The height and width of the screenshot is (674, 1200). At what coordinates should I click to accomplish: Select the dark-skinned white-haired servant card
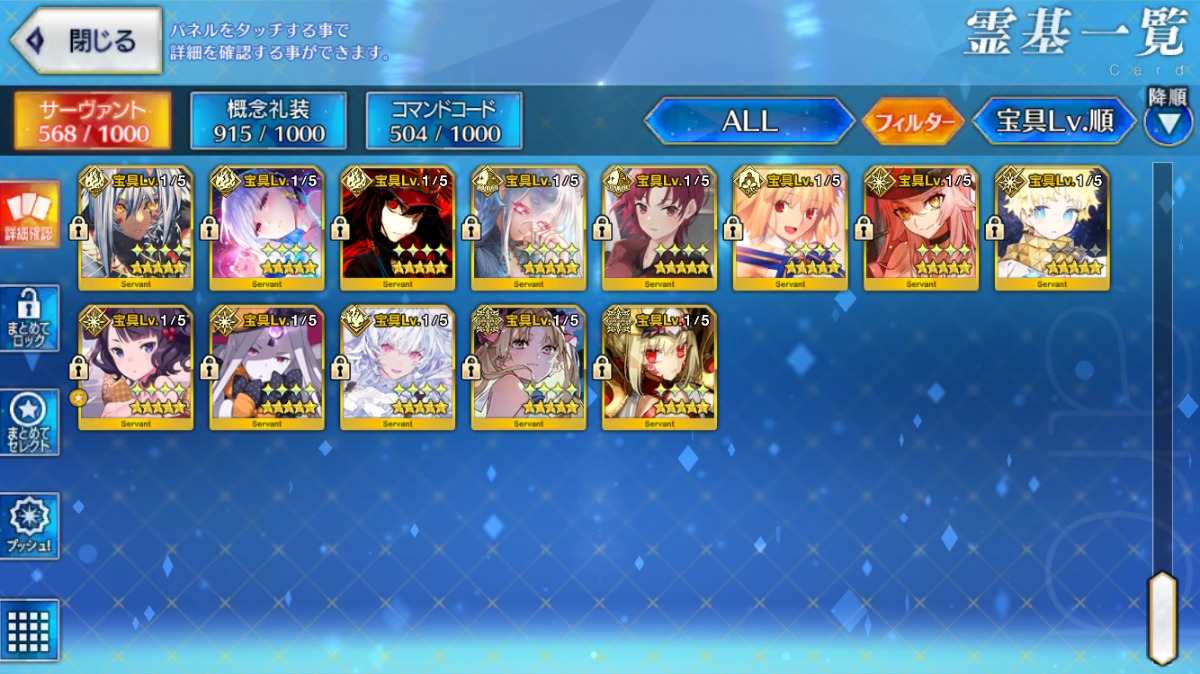pyautogui.click(x=136, y=228)
